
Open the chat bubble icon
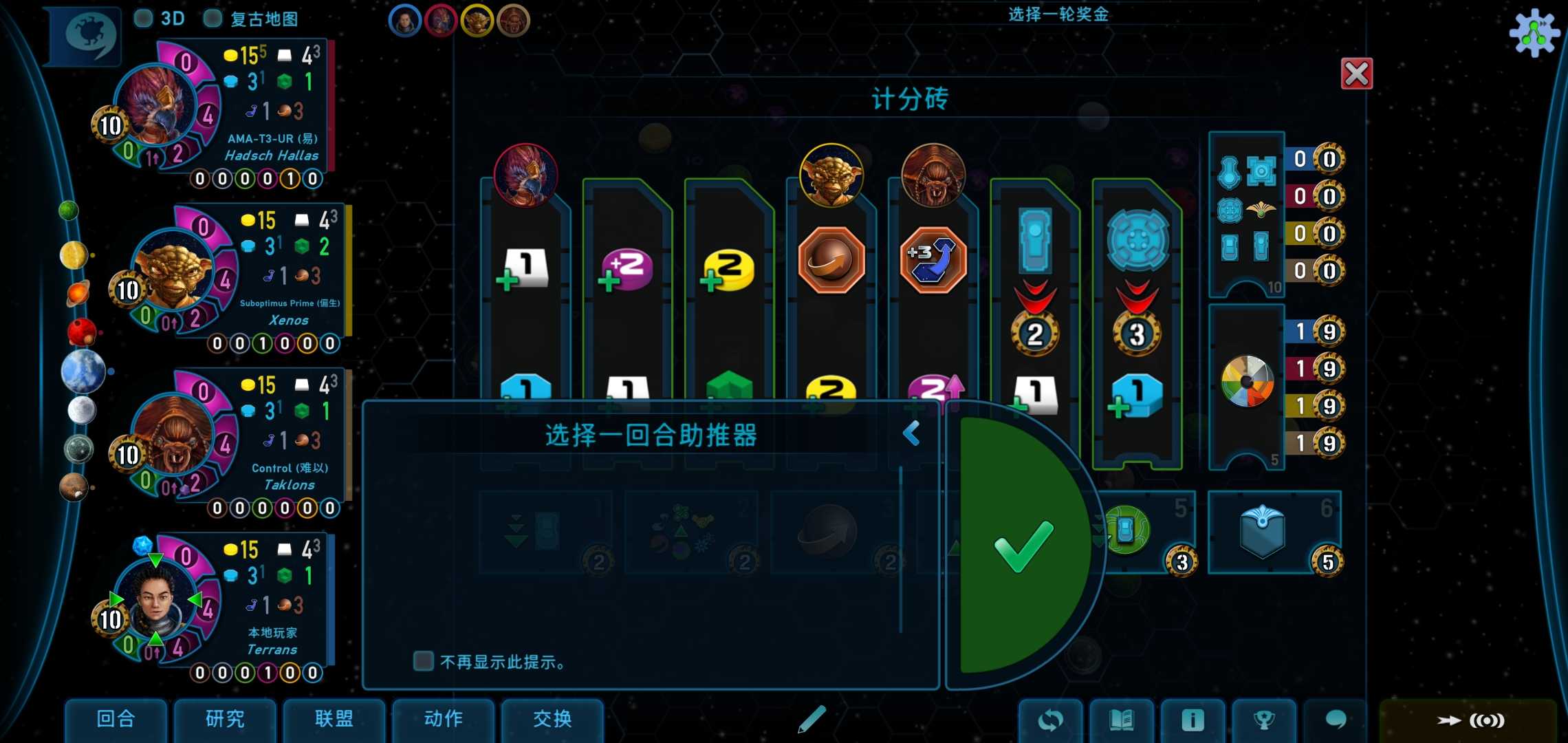tap(1336, 720)
